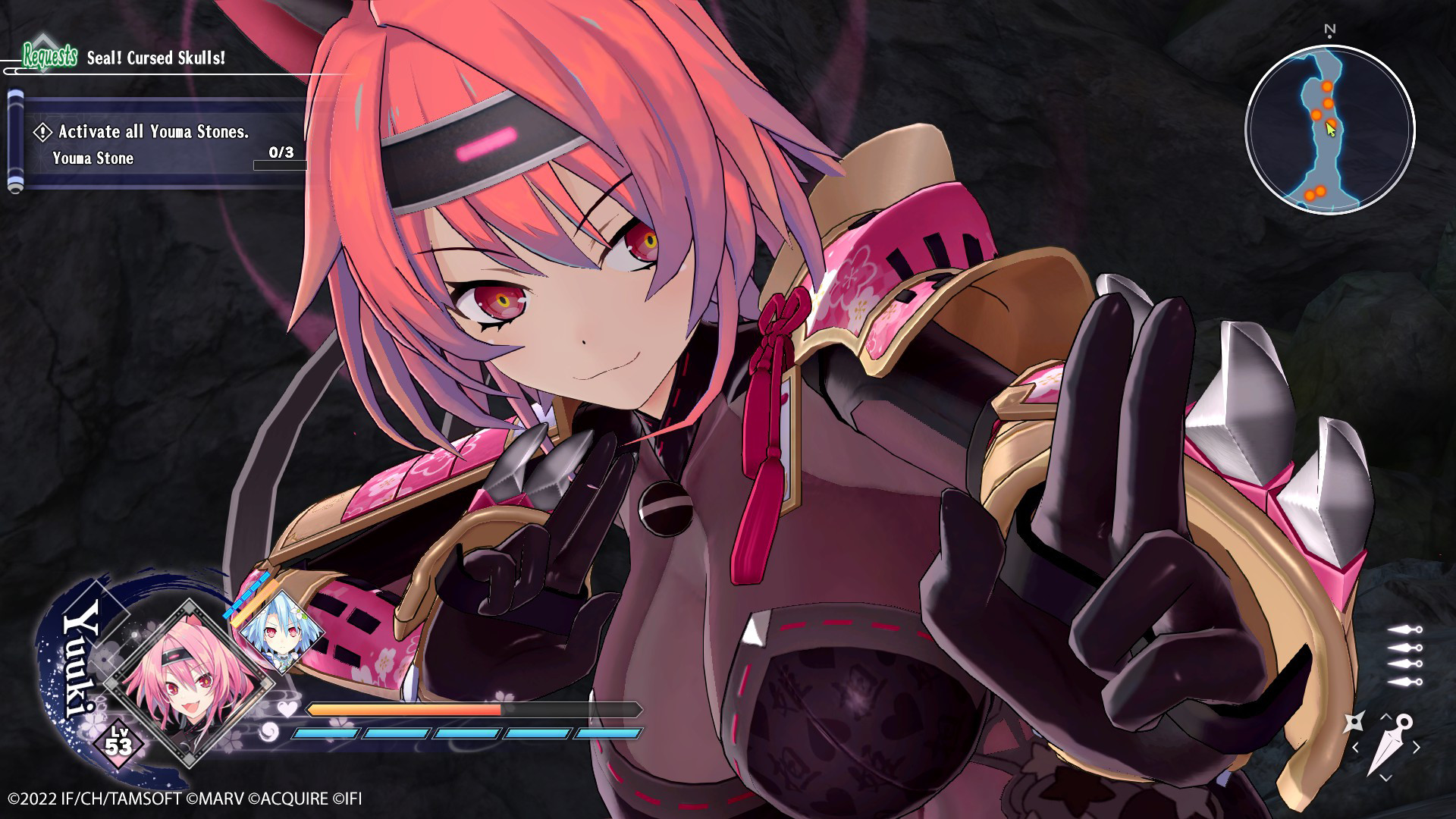Click the down arrow under the weapon selector
Screen dimensions: 1456x819
[x=1385, y=777]
